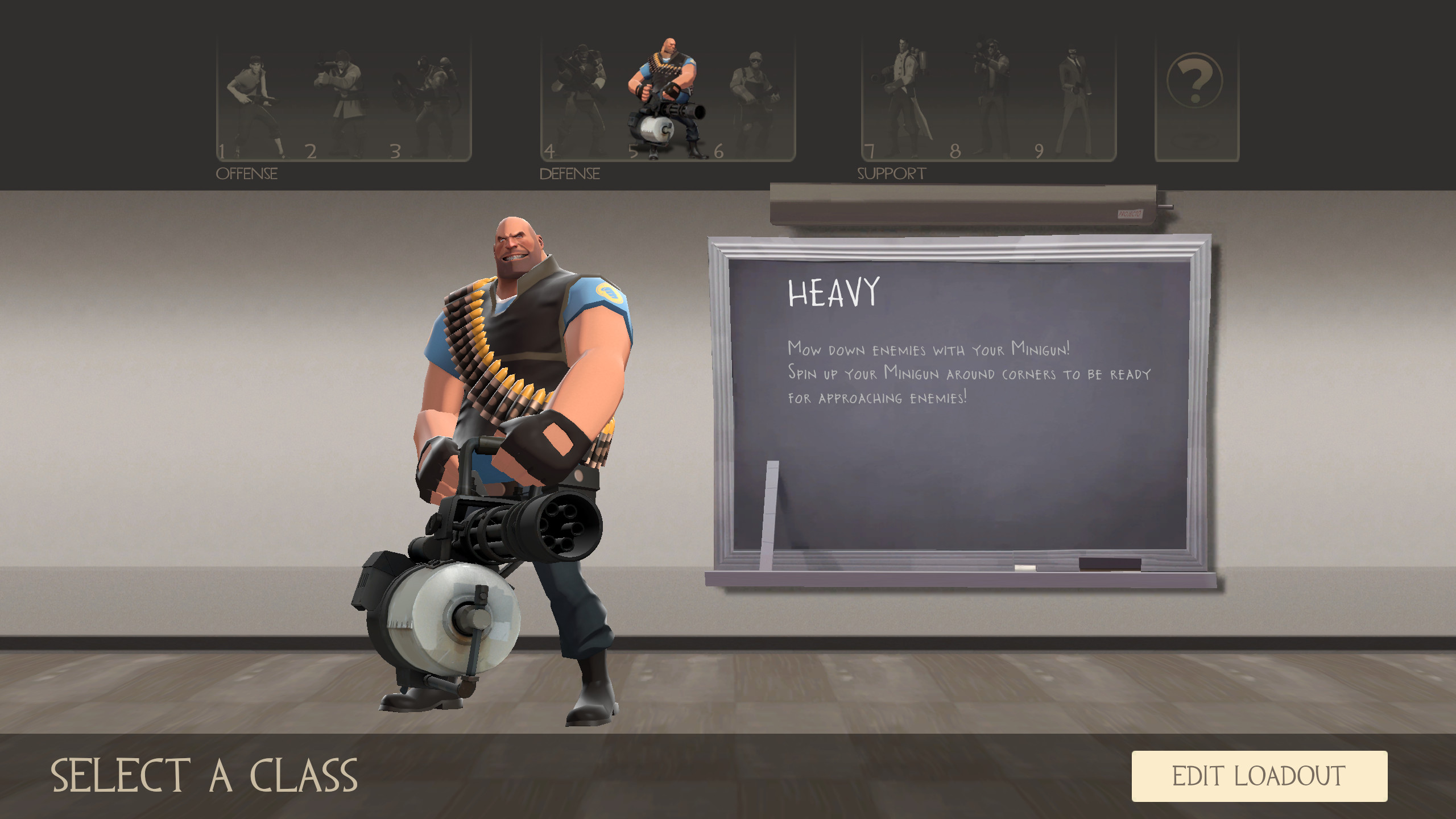Viewport: 1456px width, 819px height.
Task: Click the number 5 under the Heavy portrait
Action: tap(634, 151)
